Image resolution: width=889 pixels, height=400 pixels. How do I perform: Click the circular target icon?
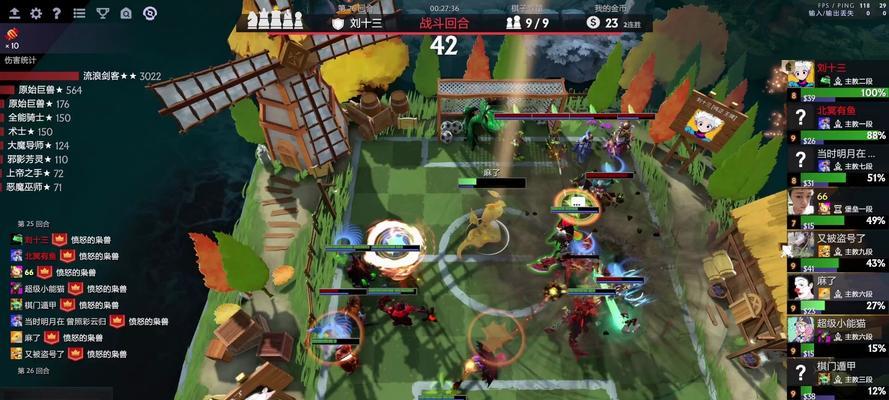pyautogui.click(x=149, y=13)
